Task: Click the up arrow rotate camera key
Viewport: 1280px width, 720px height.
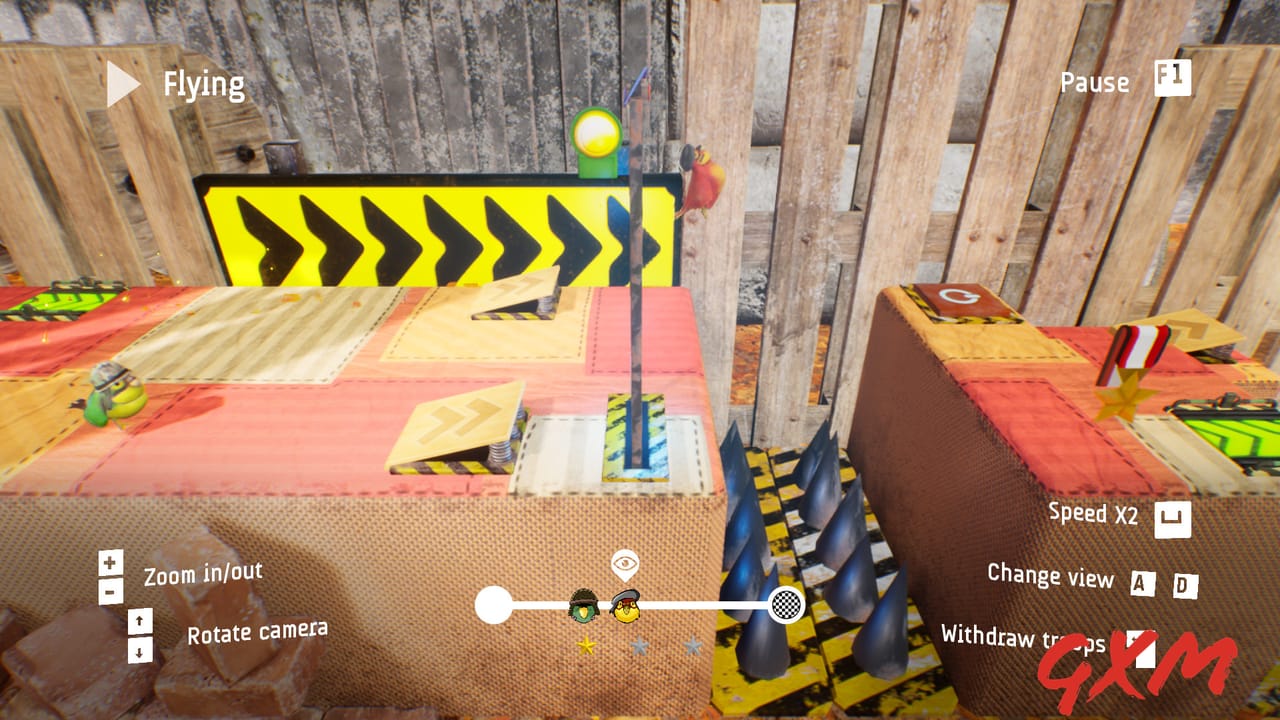Action: point(139,620)
